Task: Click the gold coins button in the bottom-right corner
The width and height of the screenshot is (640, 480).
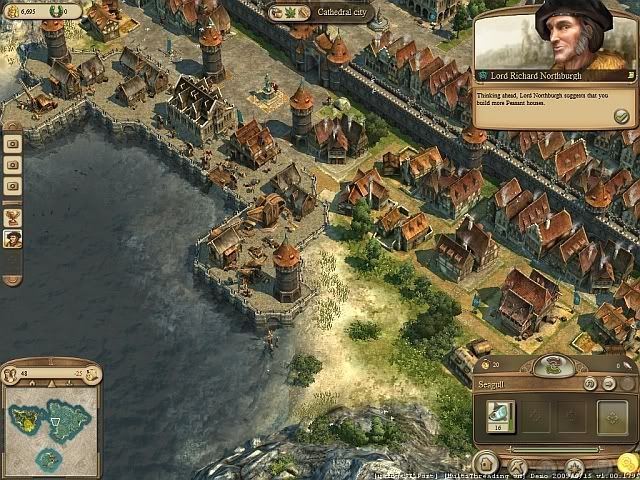Action: click(627, 463)
